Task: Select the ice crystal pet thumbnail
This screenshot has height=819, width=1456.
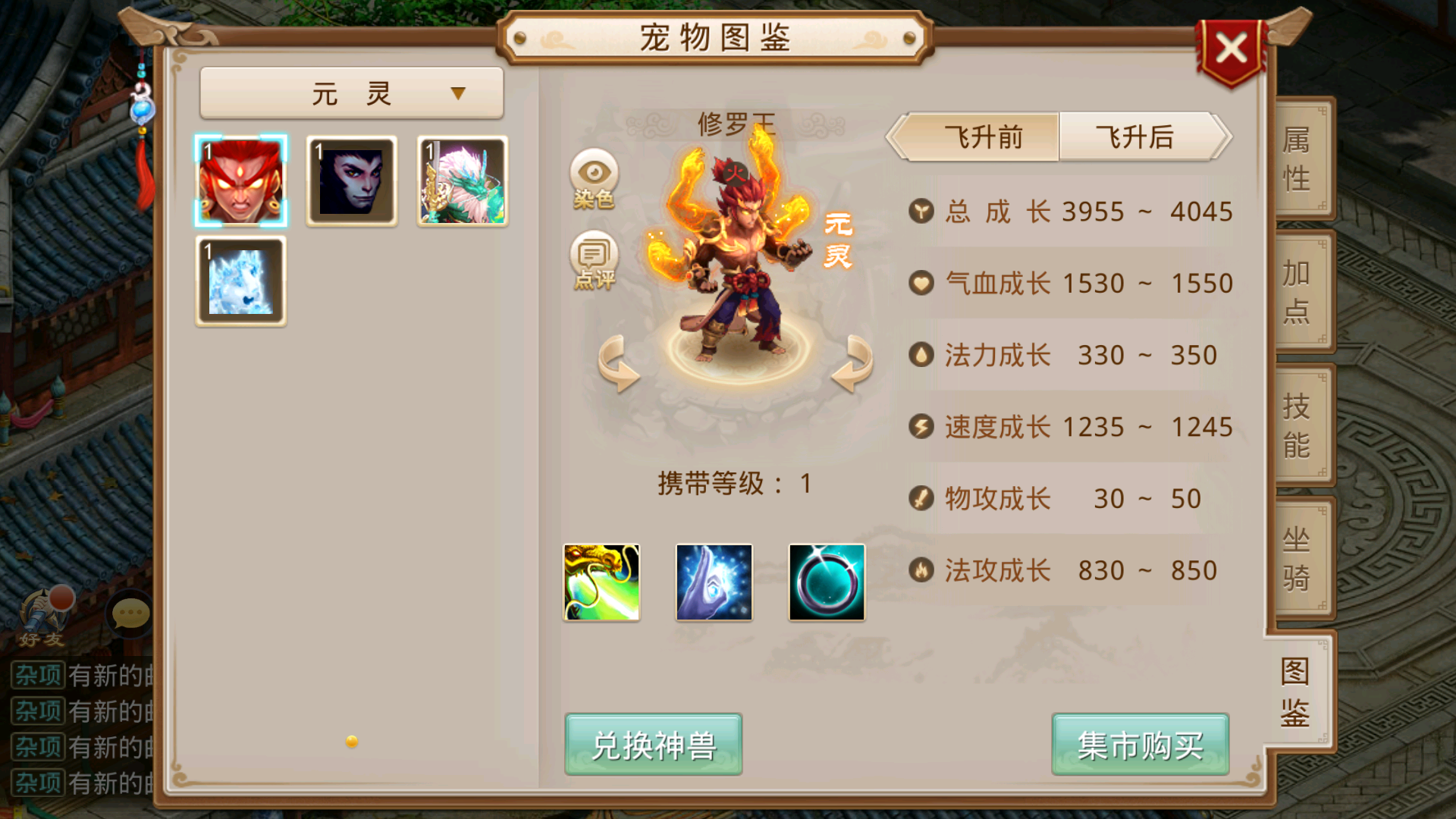Action: click(241, 281)
